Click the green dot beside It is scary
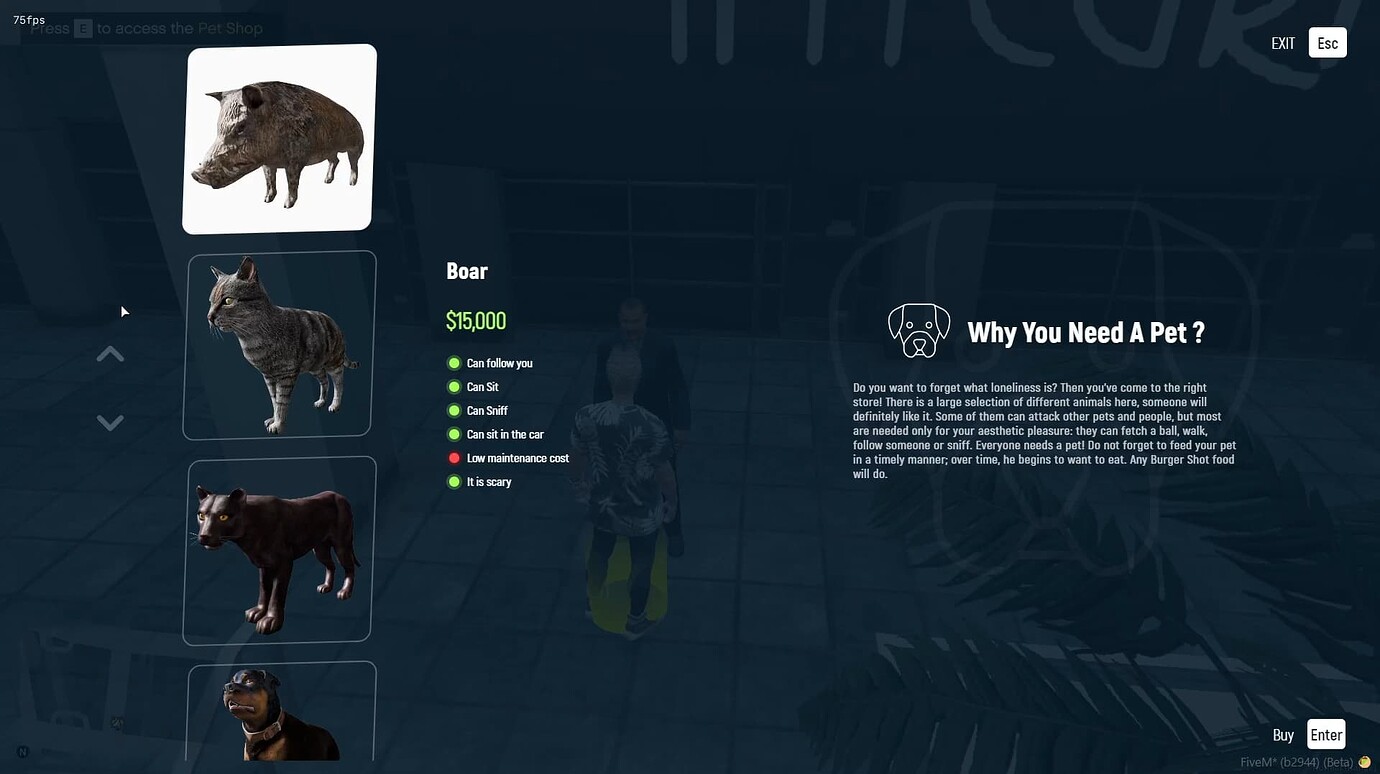Image resolution: width=1380 pixels, height=774 pixels. click(x=455, y=481)
